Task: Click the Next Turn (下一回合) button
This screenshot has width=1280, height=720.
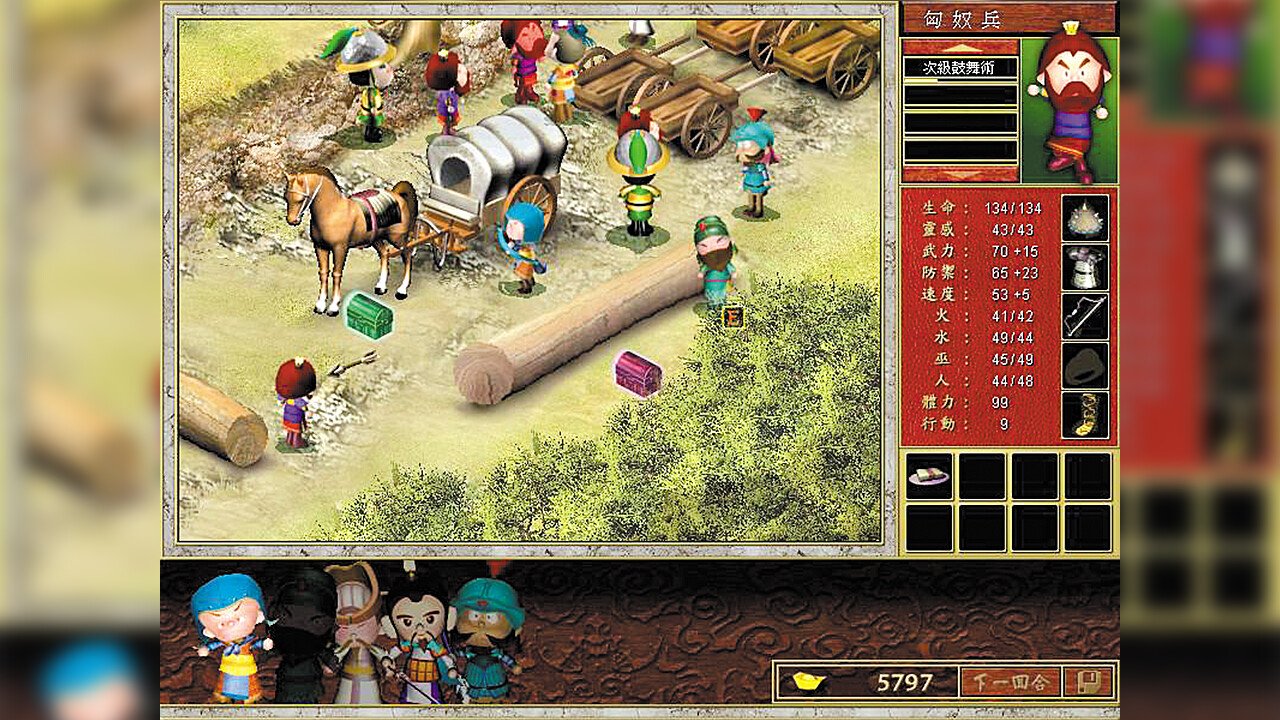Action: tap(1010, 680)
